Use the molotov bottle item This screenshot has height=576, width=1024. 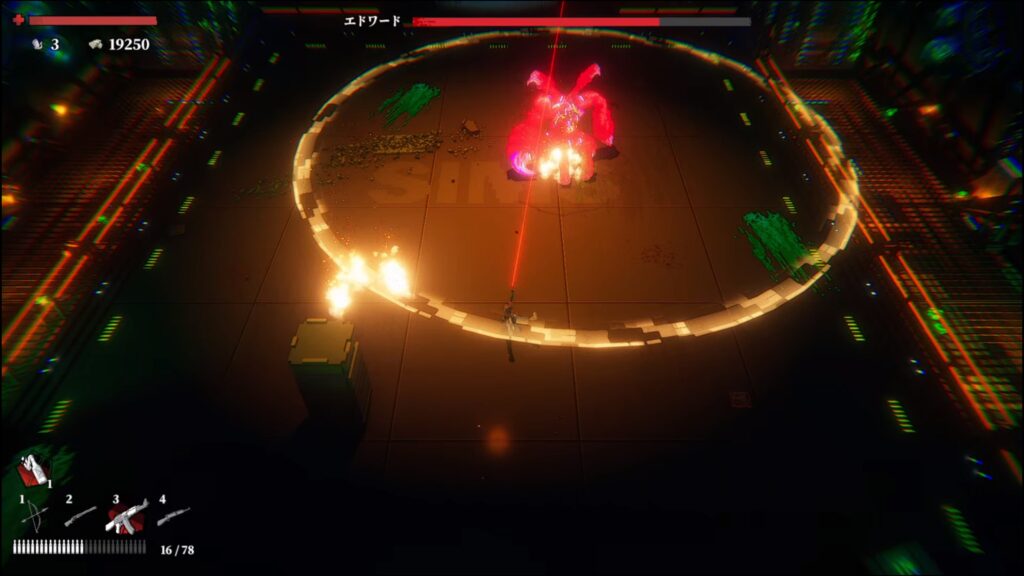[34, 469]
